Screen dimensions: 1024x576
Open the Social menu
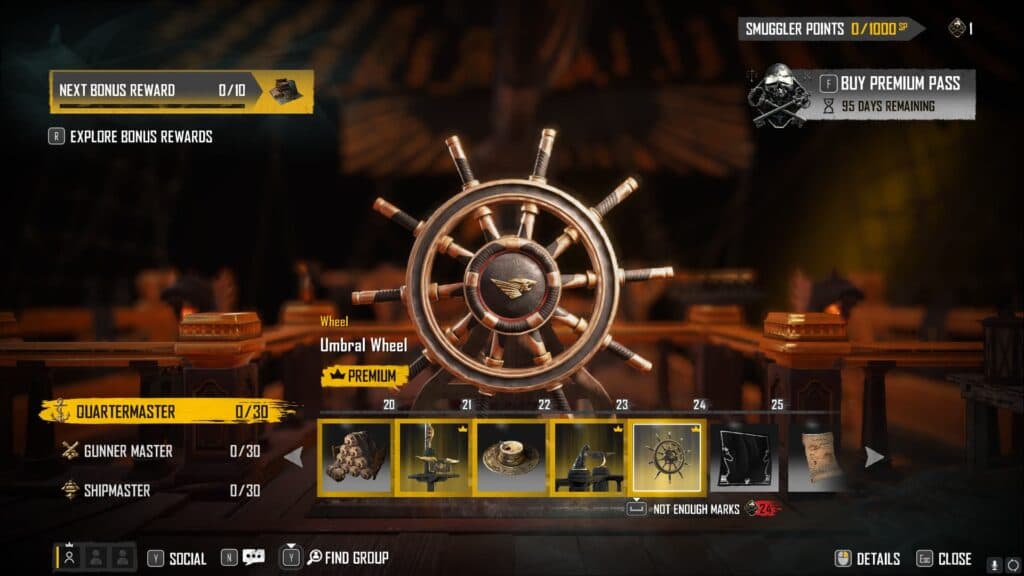coord(178,558)
